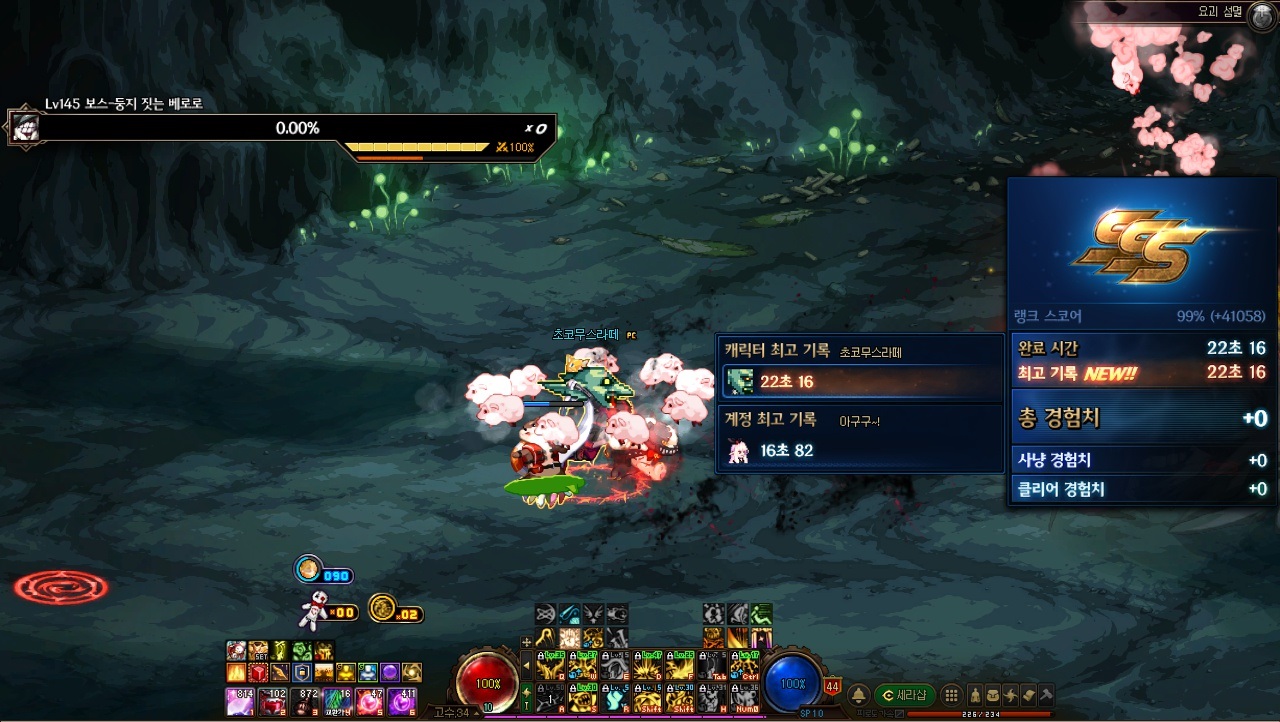Screen dimensions: 1280x722
Task: Activate the Ctrl-bound Lv.17 skill
Action: [743, 664]
